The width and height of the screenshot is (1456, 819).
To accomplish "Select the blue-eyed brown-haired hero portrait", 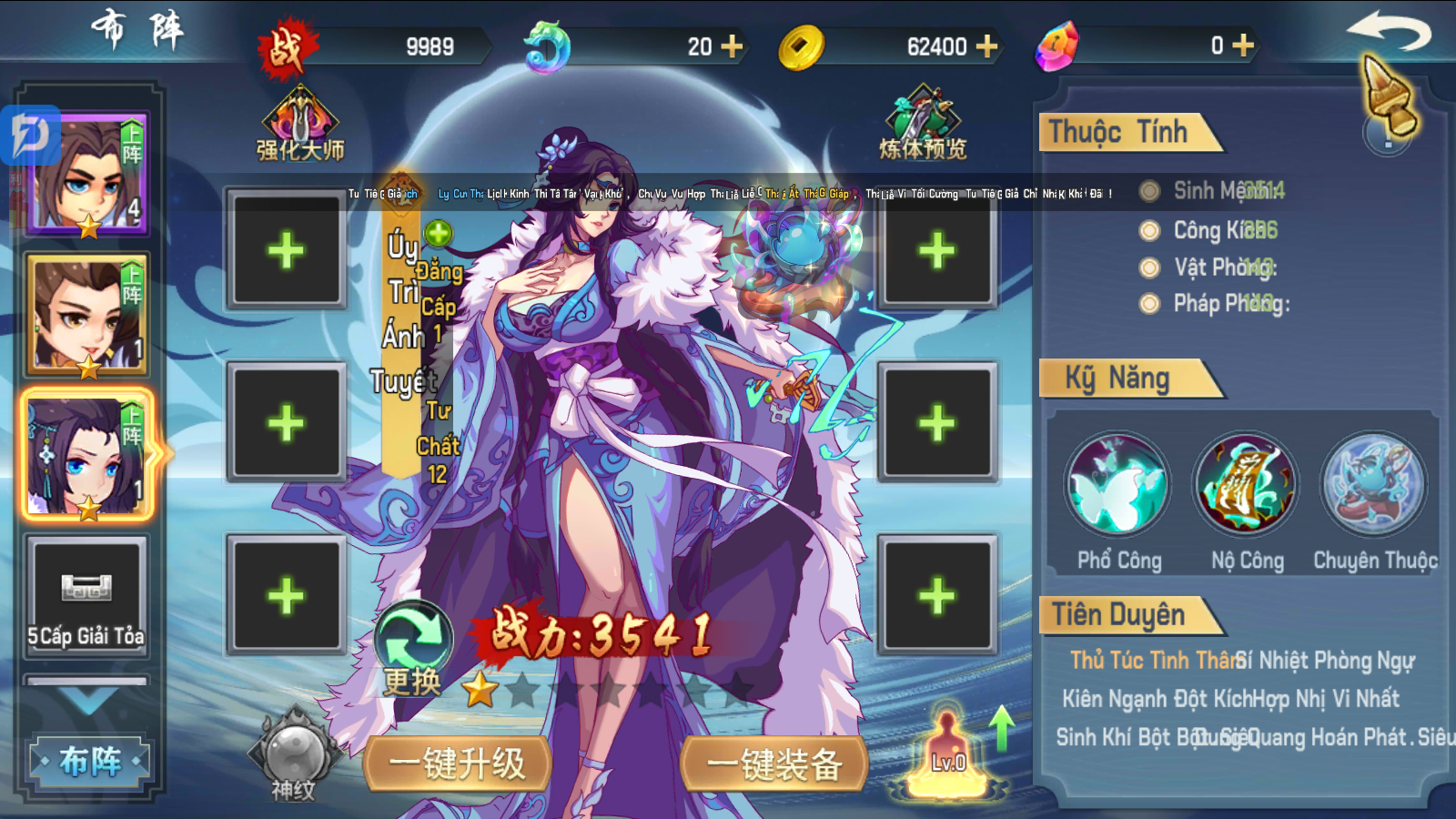I will tap(87, 175).
